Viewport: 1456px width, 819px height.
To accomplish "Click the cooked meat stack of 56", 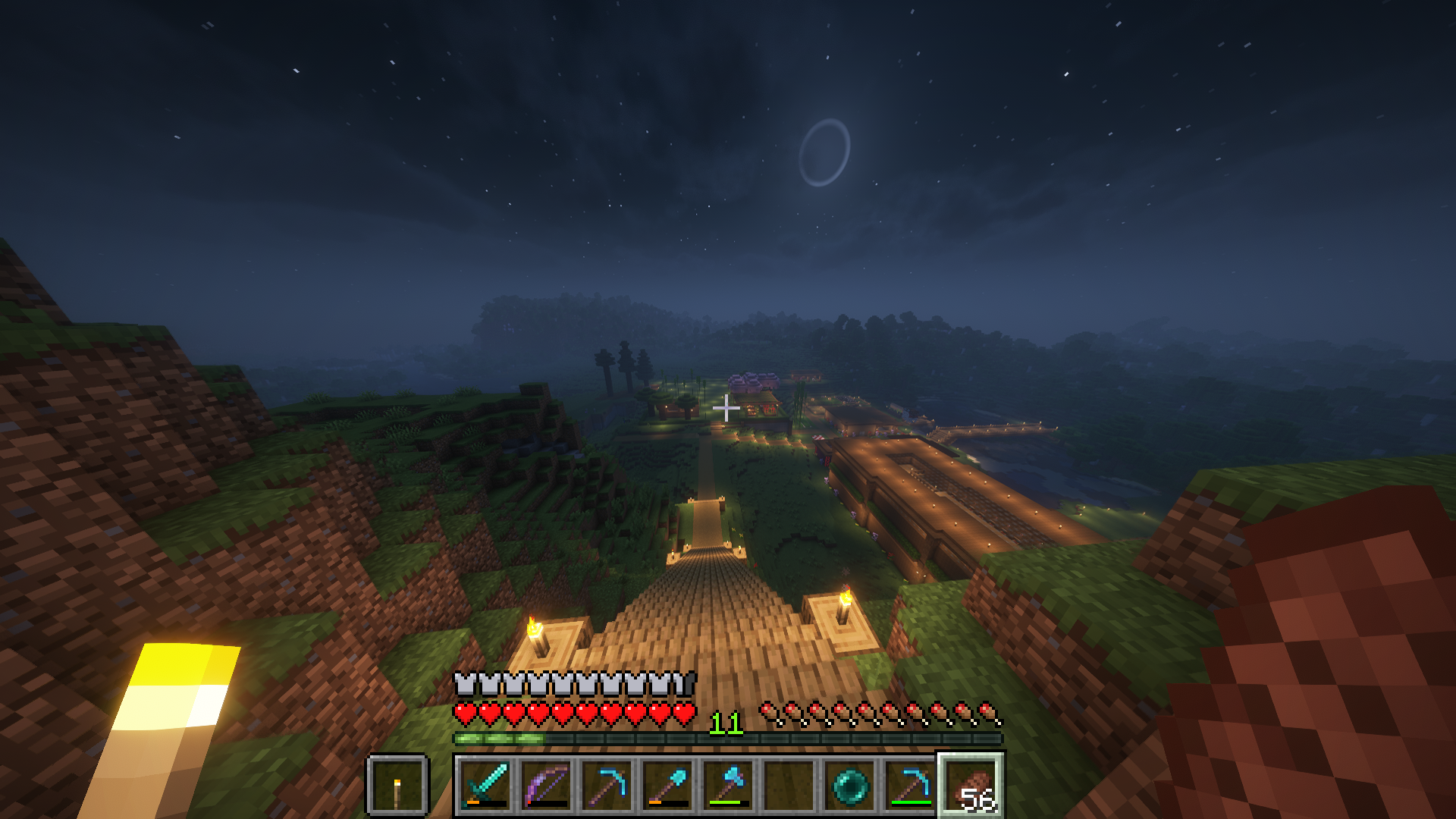I will (x=971, y=786).
